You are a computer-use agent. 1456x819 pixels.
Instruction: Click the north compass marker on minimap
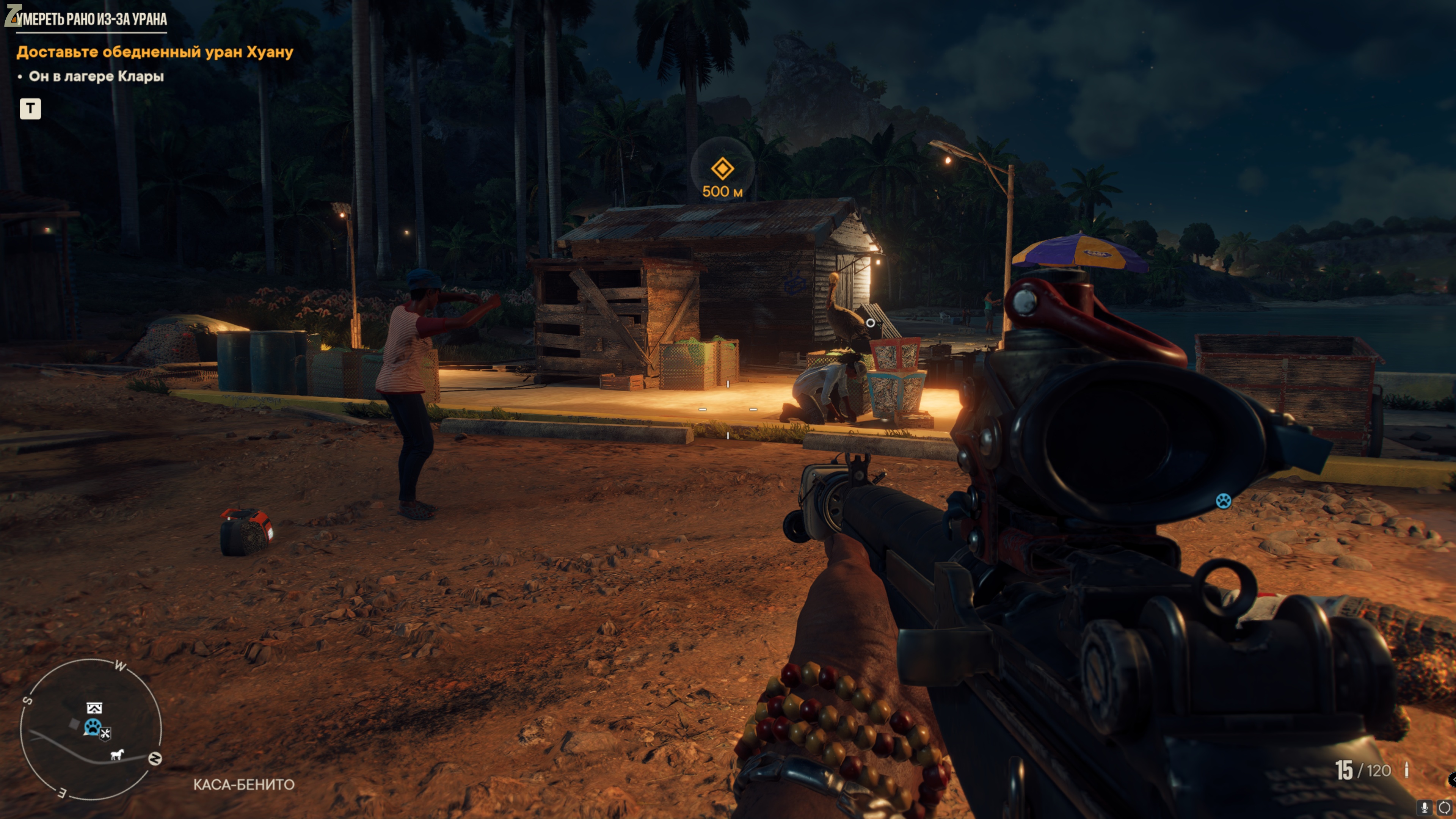tap(155, 758)
